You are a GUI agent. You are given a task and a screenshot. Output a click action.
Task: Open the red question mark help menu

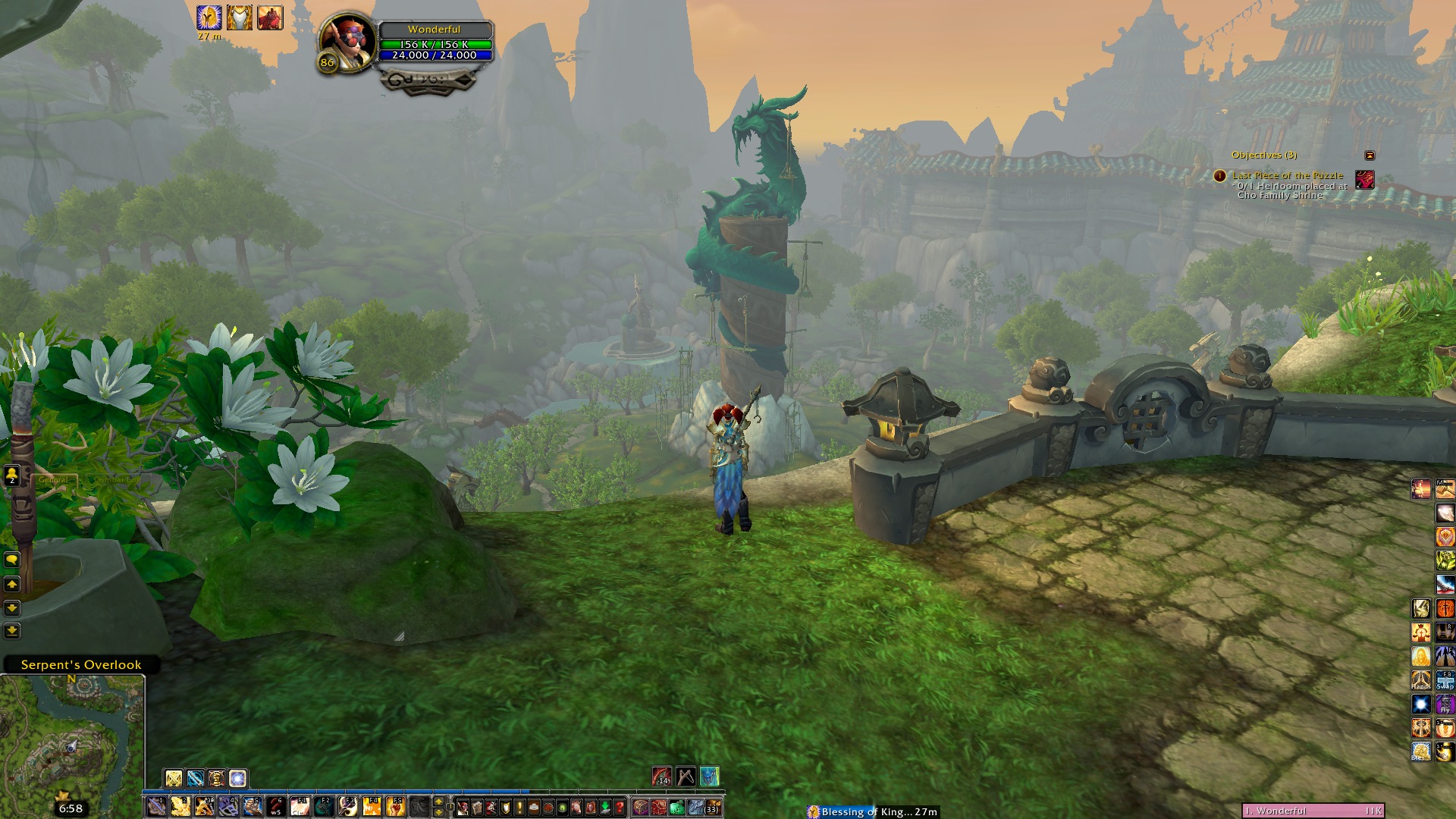pyautogui.click(x=620, y=807)
